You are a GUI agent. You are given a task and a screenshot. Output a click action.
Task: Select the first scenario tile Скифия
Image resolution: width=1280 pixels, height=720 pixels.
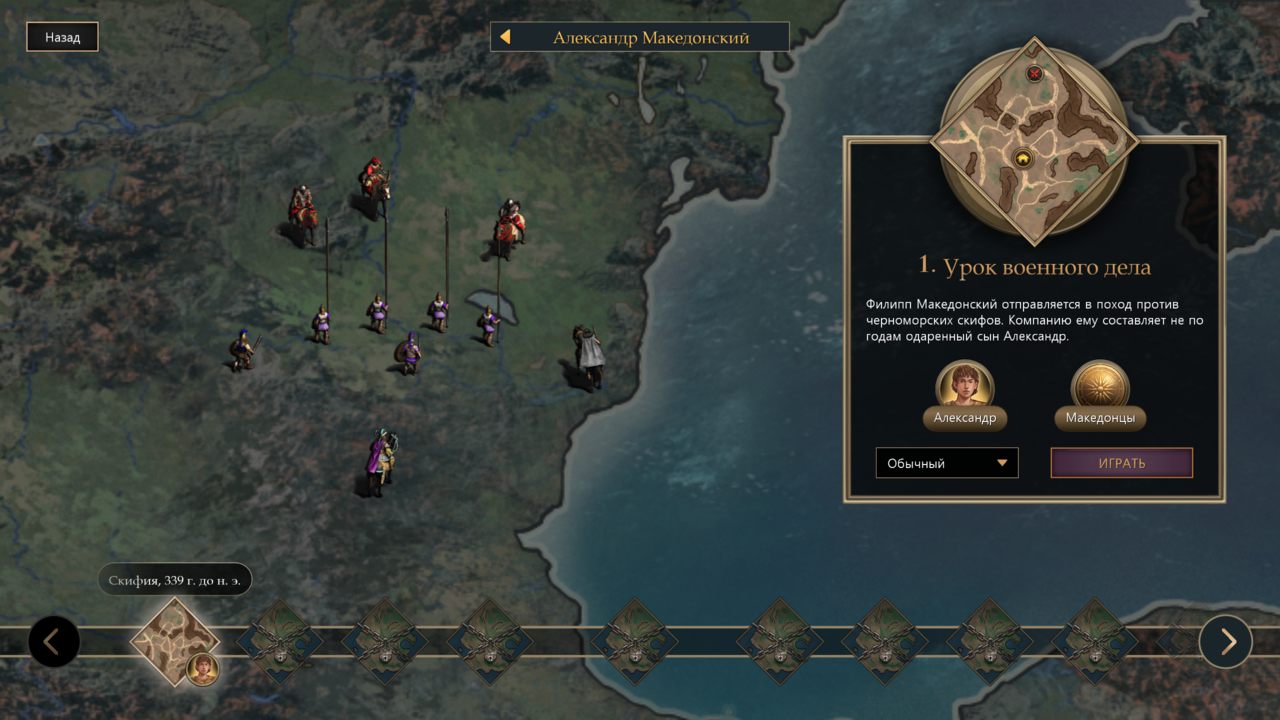(175, 641)
